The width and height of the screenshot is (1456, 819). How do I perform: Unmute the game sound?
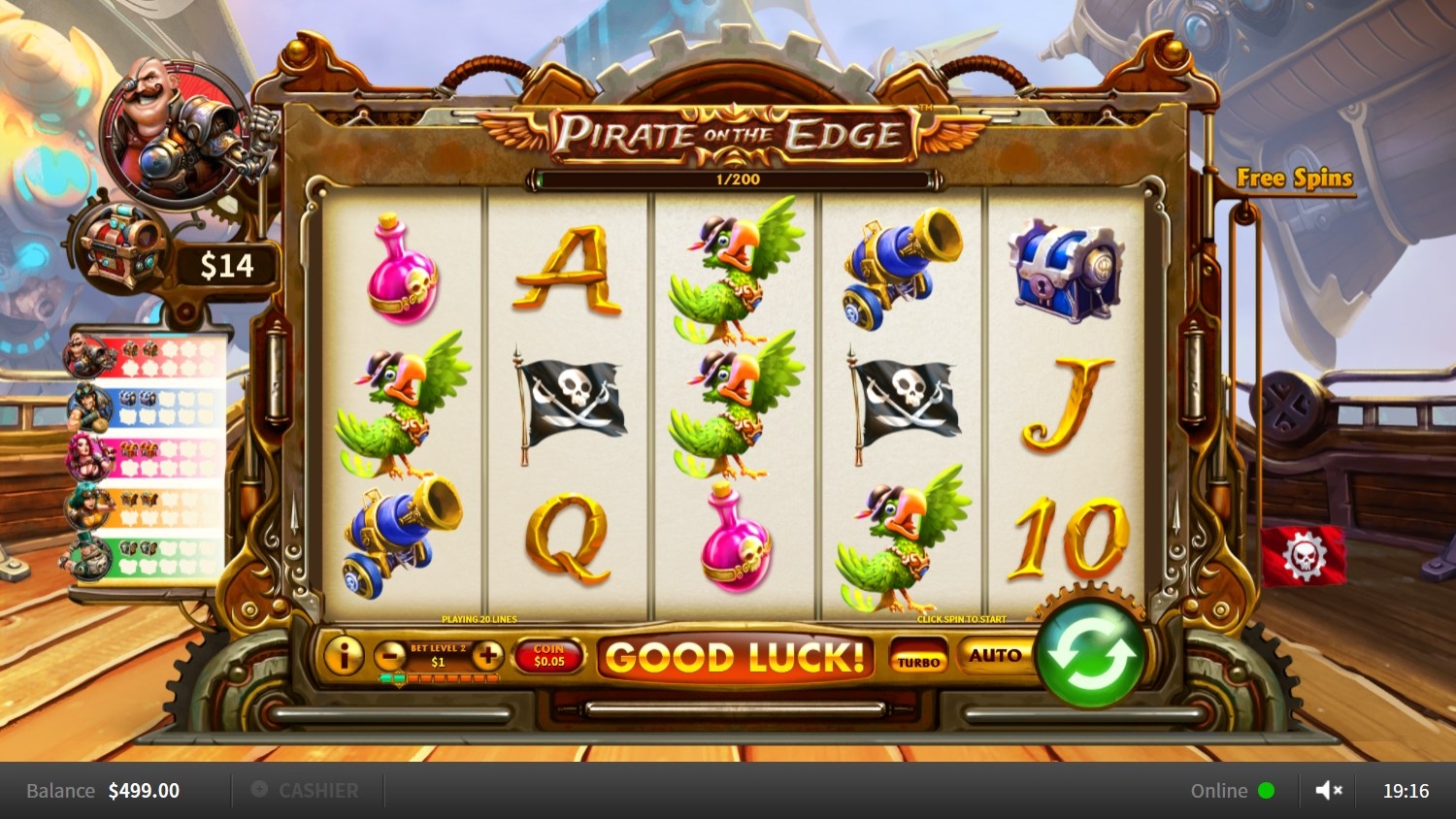tap(1328, 791)
